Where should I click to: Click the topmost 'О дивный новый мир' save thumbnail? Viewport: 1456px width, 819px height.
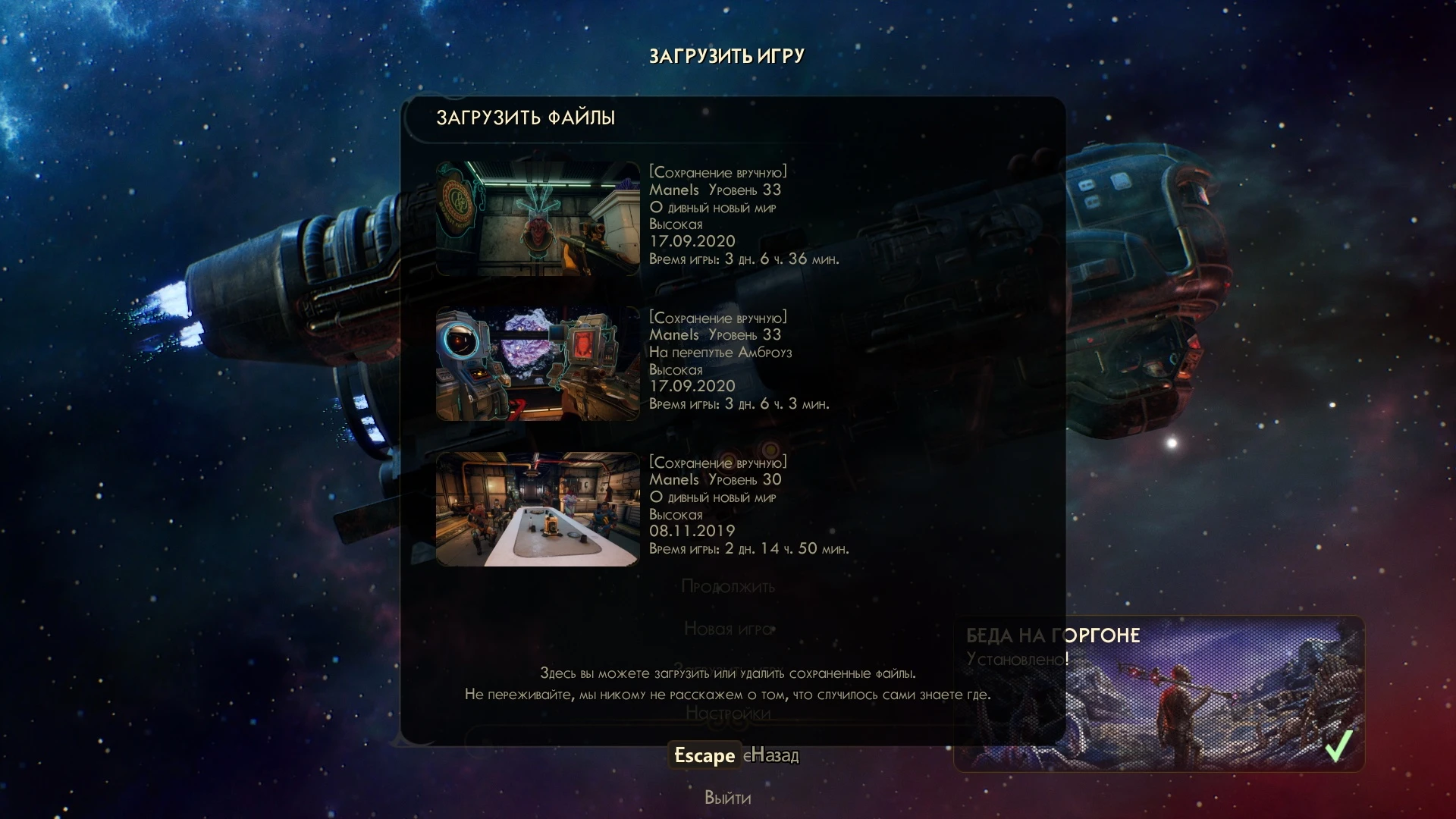537,216
